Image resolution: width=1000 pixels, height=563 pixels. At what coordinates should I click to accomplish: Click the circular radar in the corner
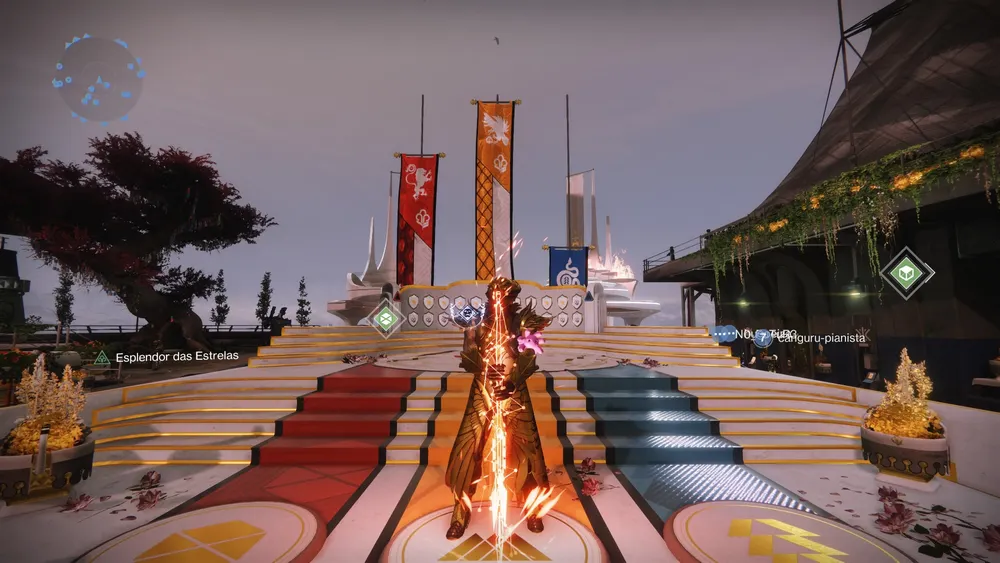[98, 78]
